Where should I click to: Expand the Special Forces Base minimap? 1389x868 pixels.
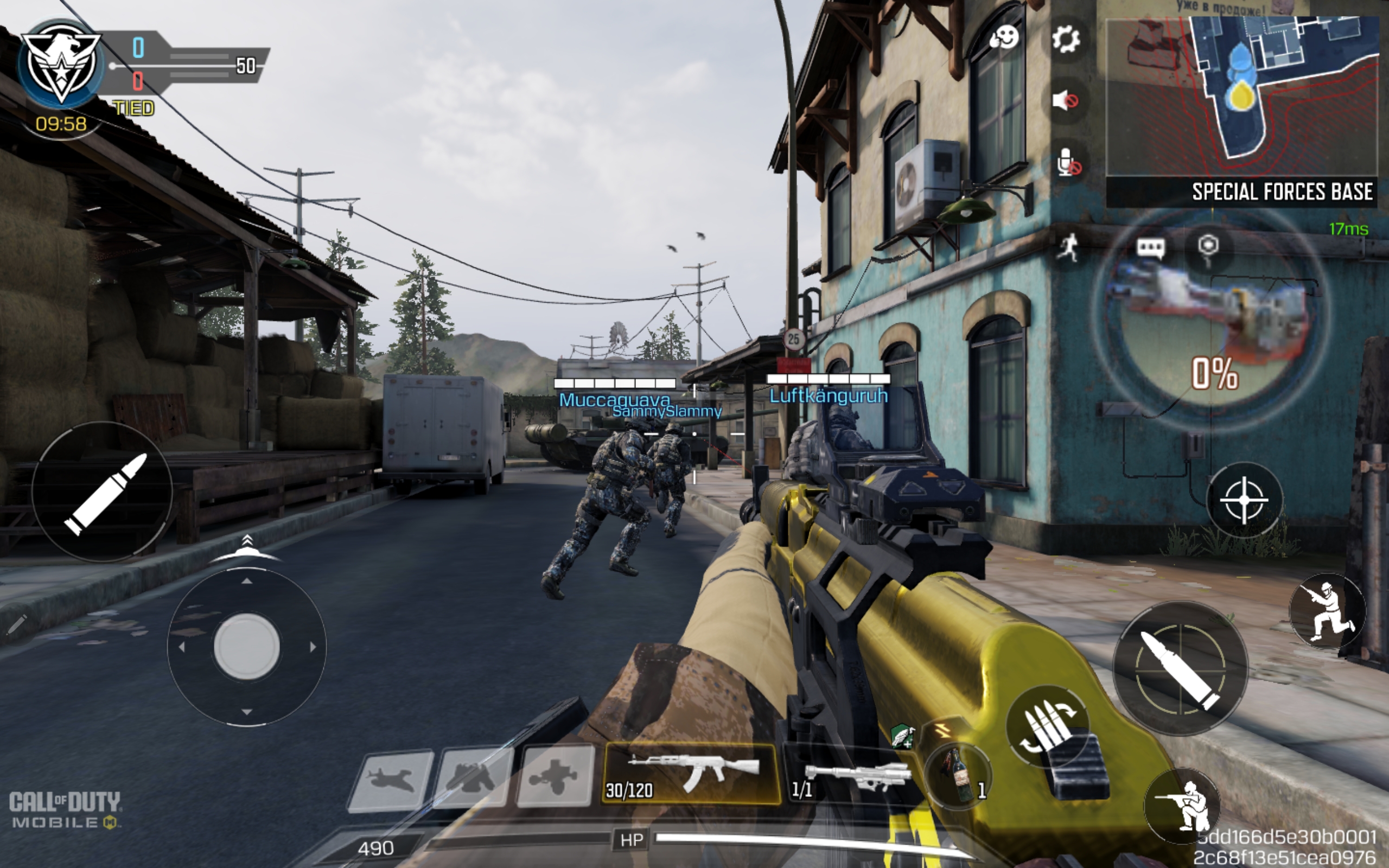click(1241, 98)
